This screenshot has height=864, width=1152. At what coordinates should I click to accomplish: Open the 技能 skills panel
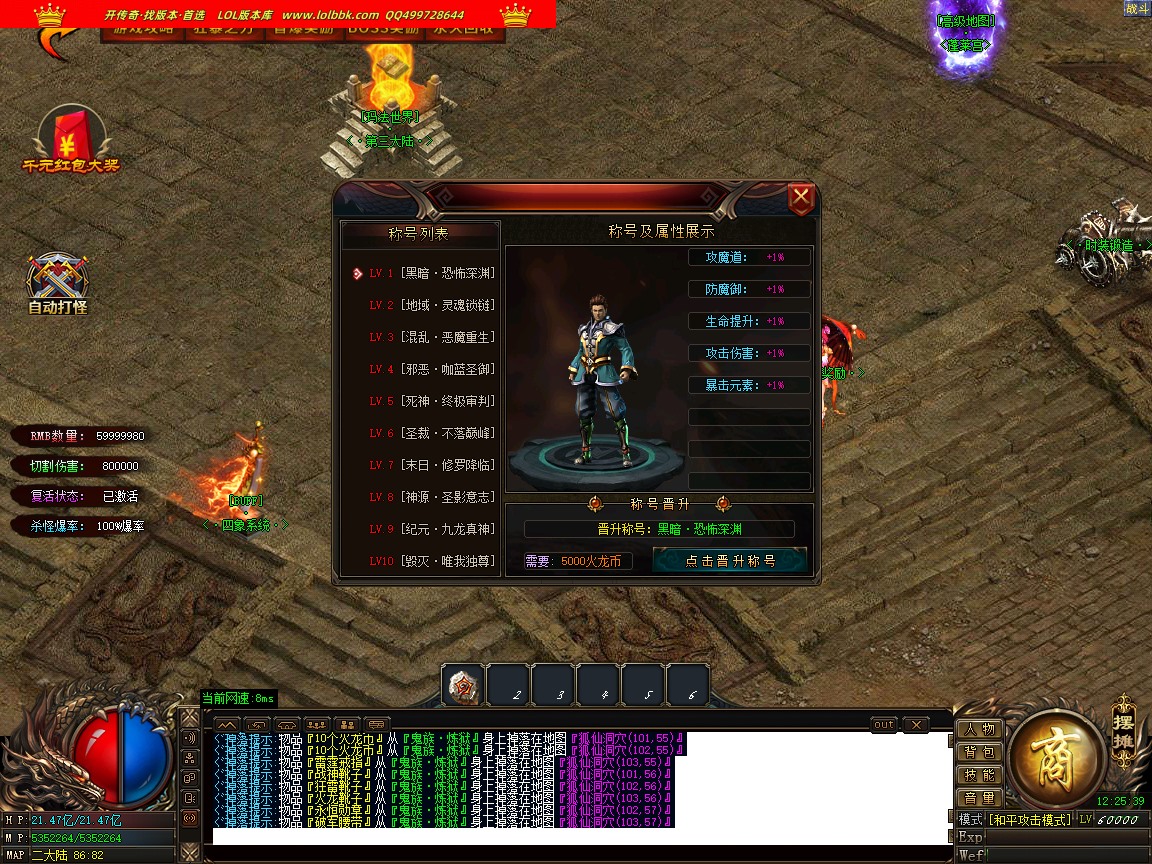(x=980, y=775)
